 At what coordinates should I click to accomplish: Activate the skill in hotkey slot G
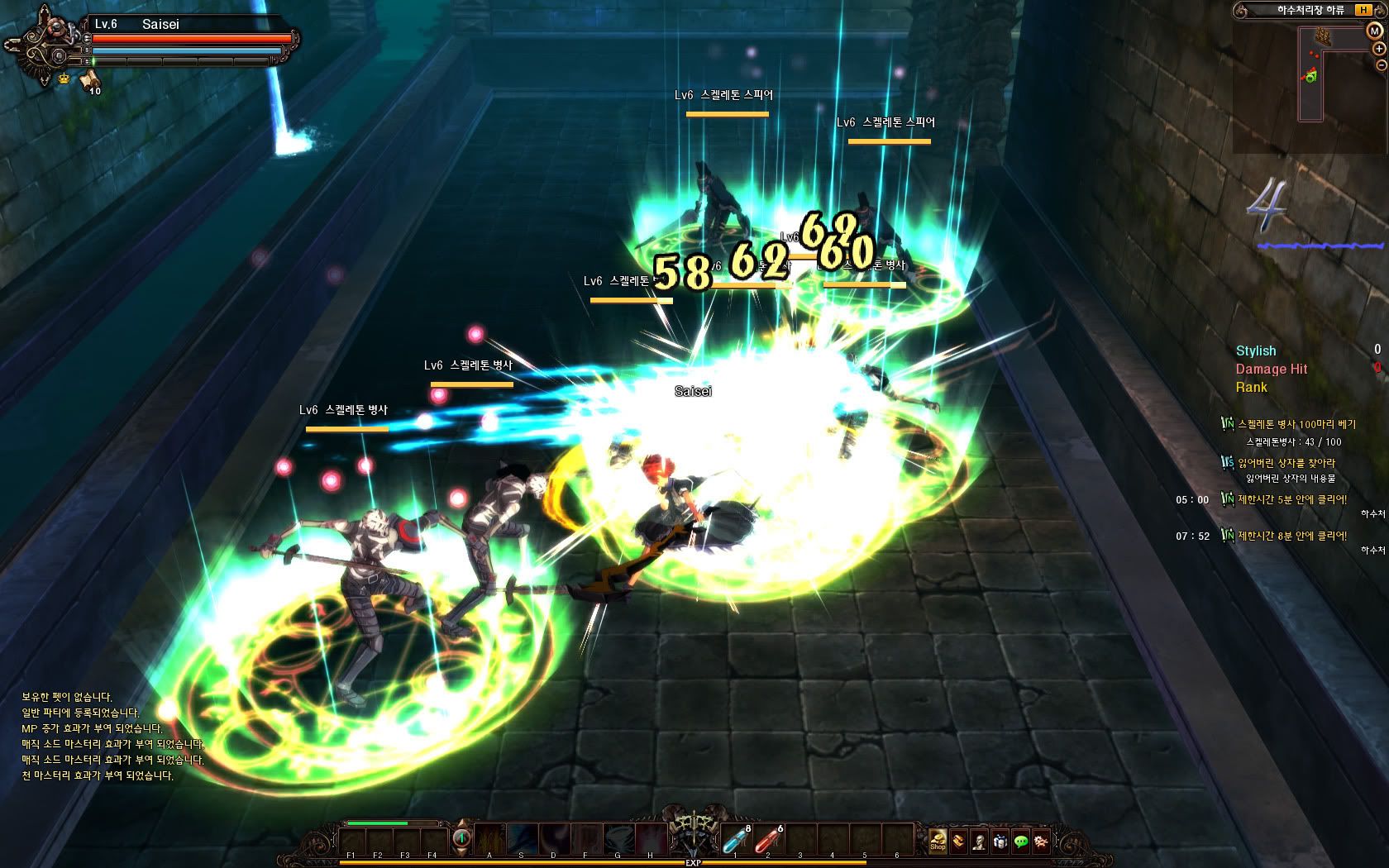[618, 839]
